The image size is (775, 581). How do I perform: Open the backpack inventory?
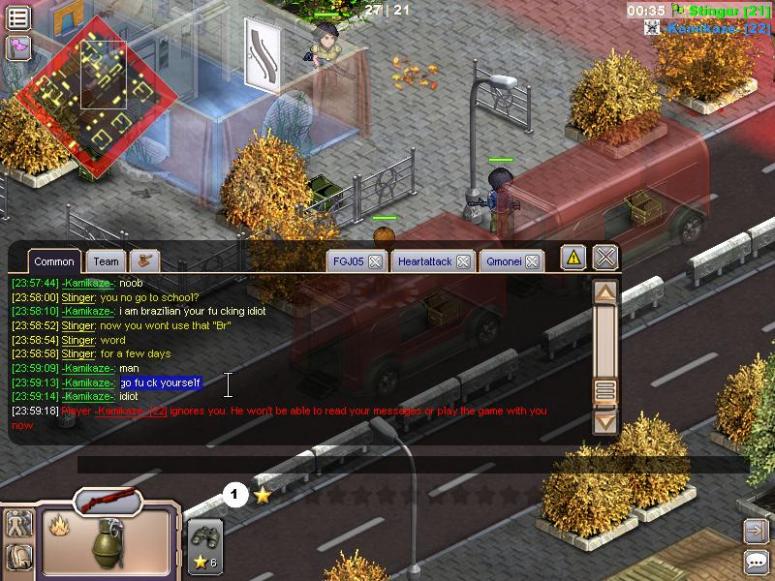[19, 557]
